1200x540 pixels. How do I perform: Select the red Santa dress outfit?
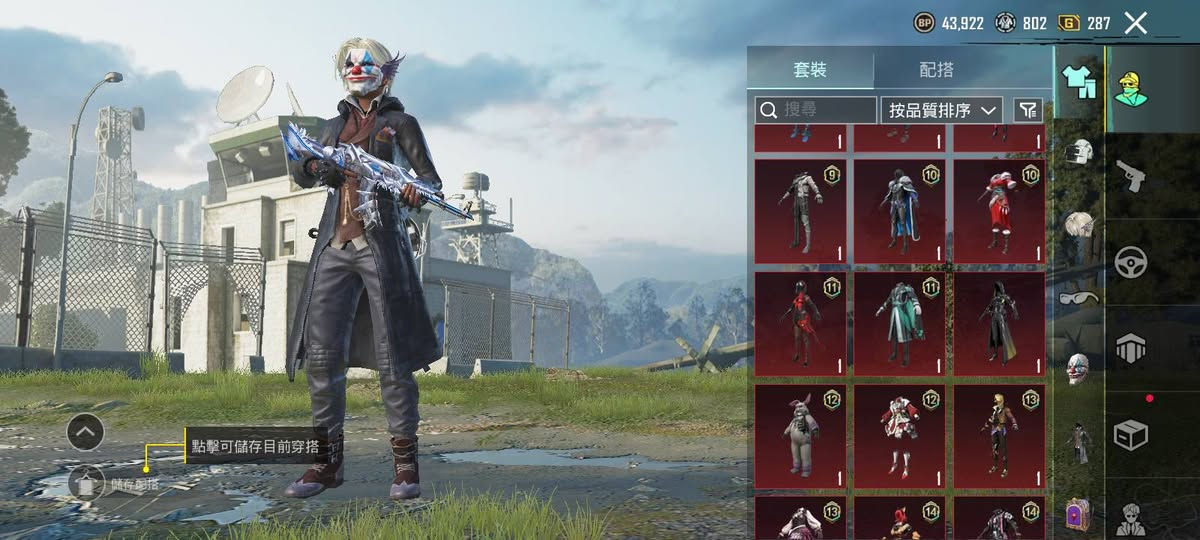[998, 211]
